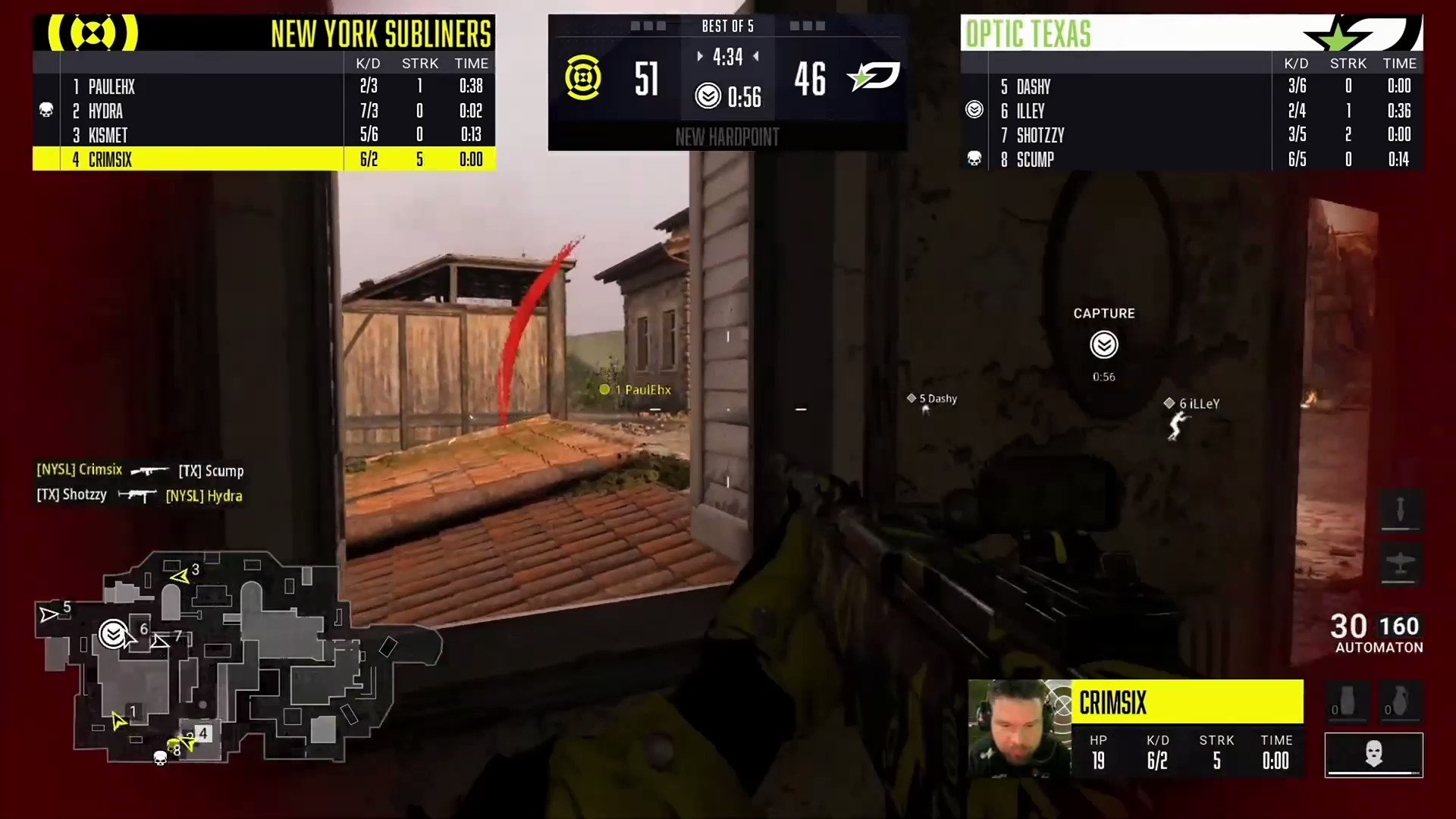Select the tactical grenade equipment icon
The width and height of the screenshot is (1456, 819).
1346,701
